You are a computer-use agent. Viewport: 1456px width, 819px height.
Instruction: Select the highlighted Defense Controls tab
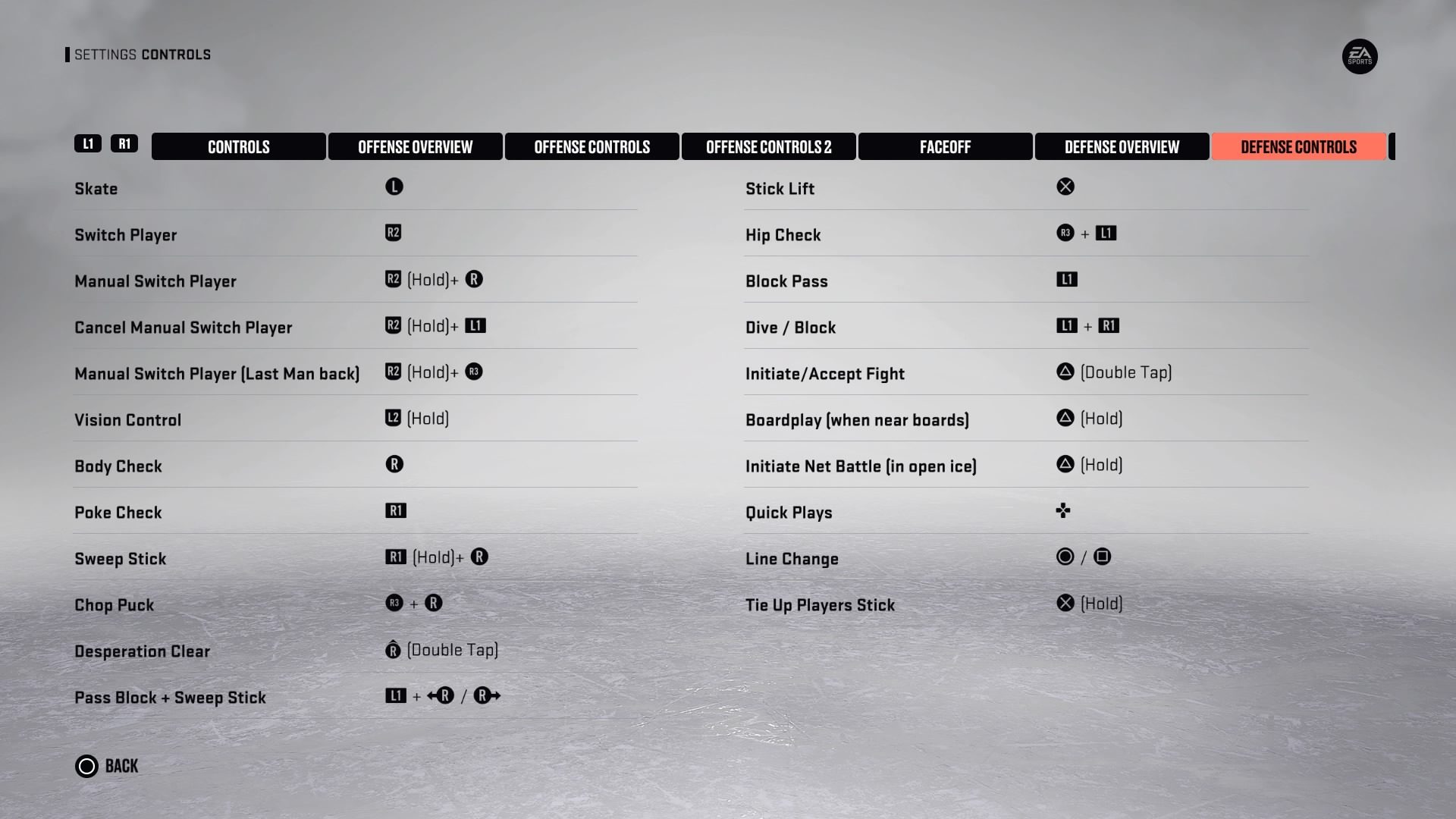(x=1298, y=146)
